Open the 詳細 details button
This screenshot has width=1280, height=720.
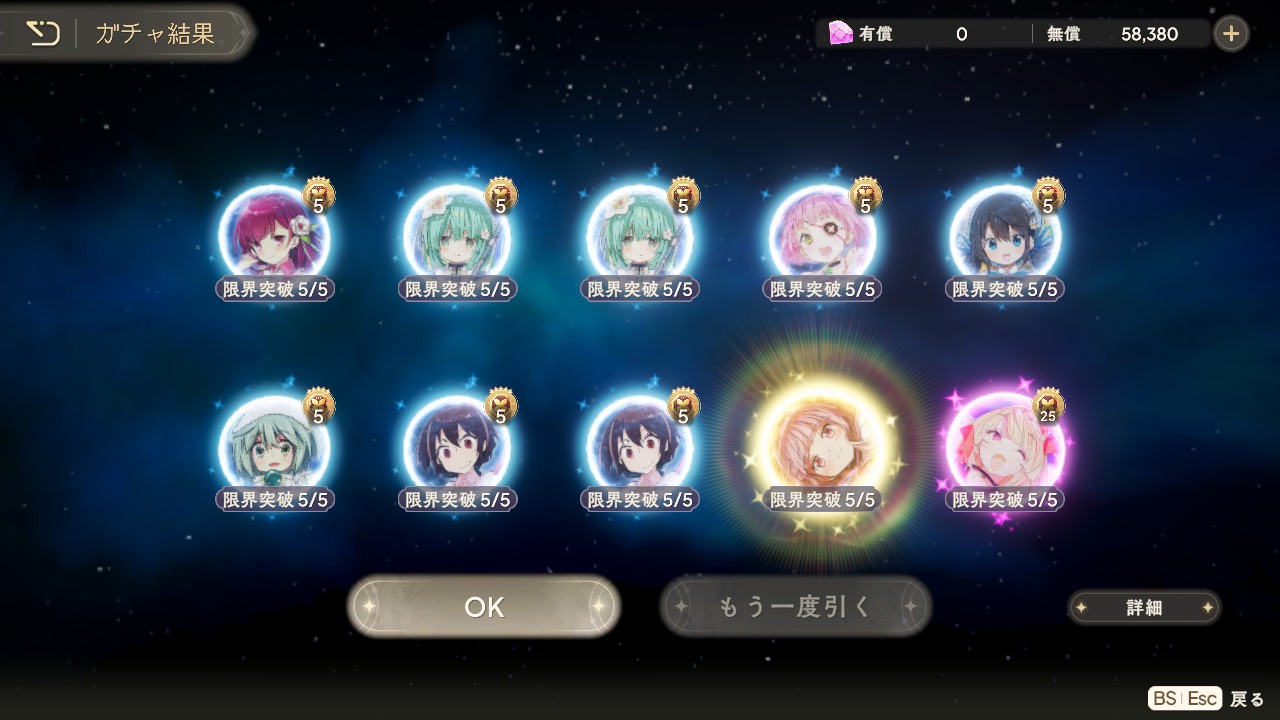tap(1144, 607)
